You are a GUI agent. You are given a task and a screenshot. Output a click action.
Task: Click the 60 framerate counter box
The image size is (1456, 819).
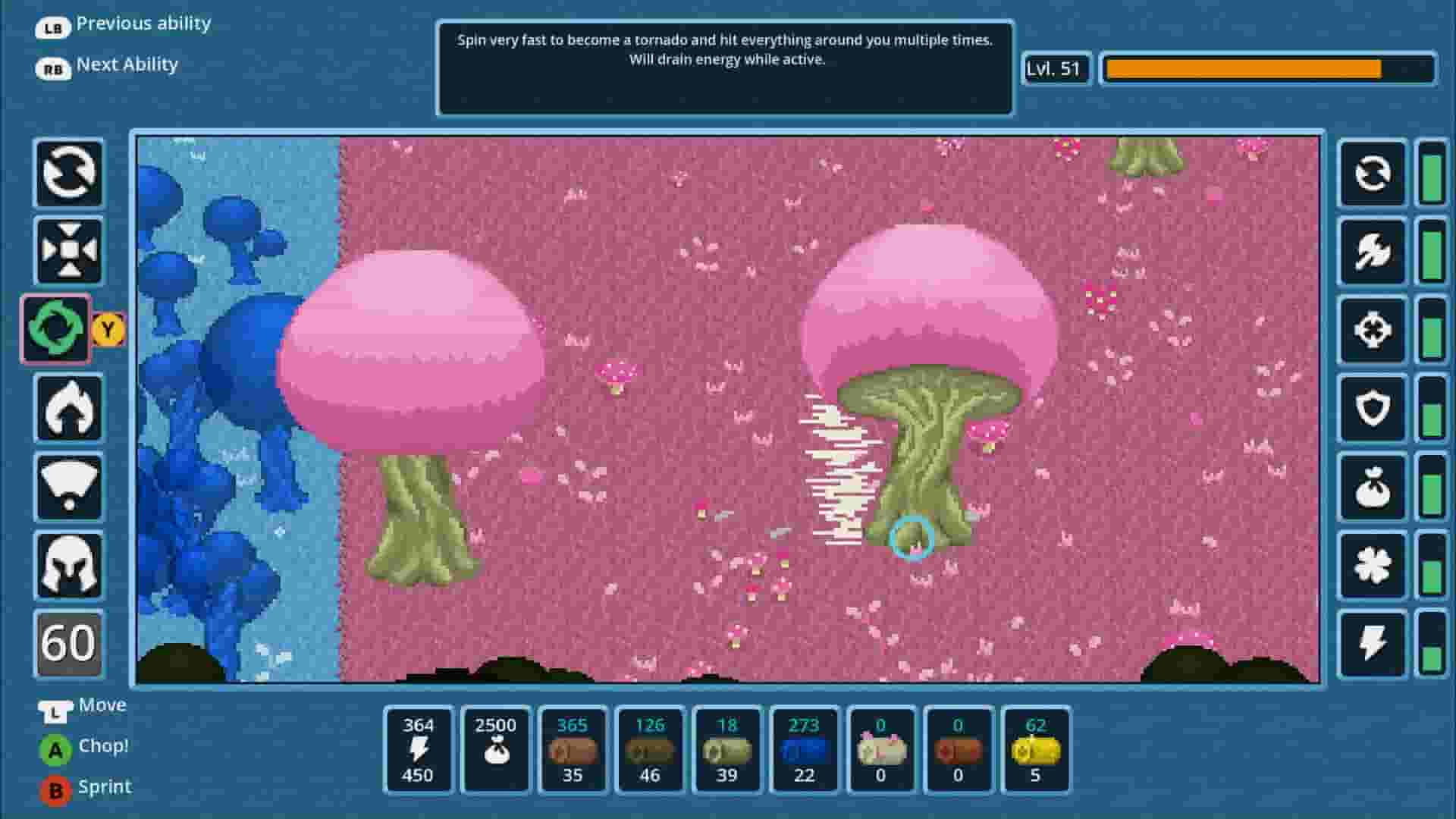[x=67, y=645]
